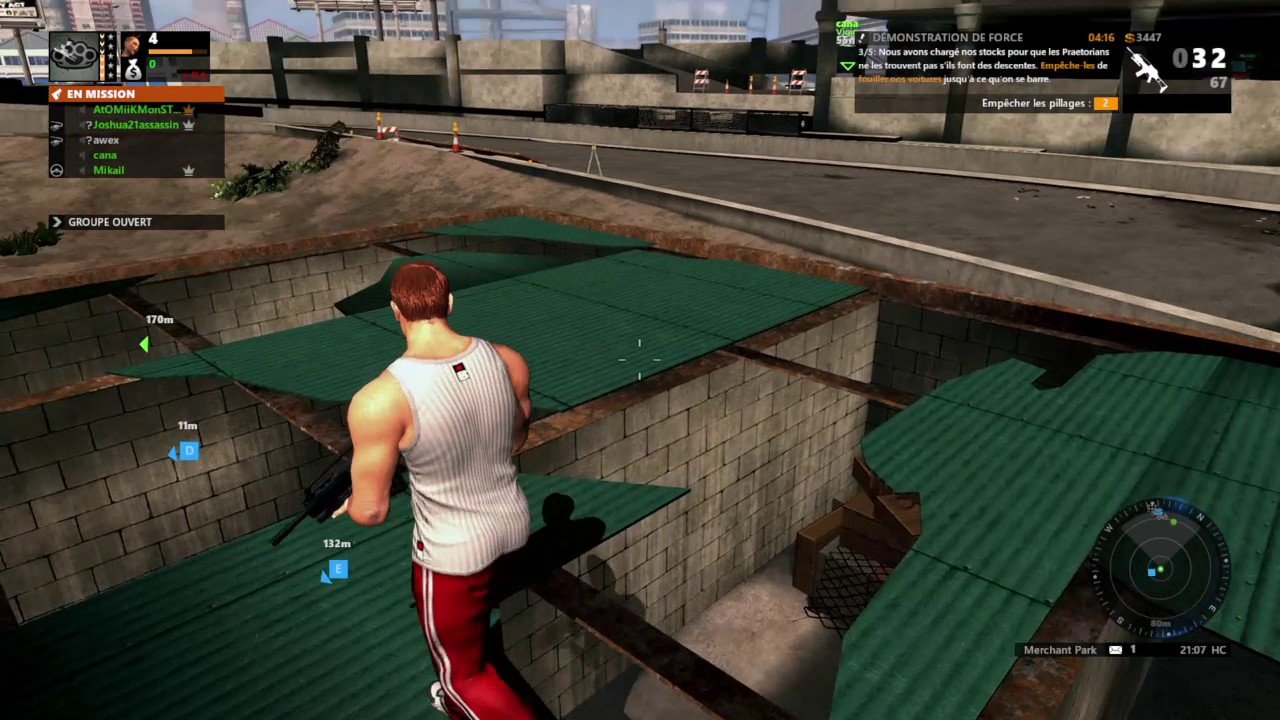This screenshot has width=1280, height=720.
Task: Click the money bag icon
Action: (132, 70)
